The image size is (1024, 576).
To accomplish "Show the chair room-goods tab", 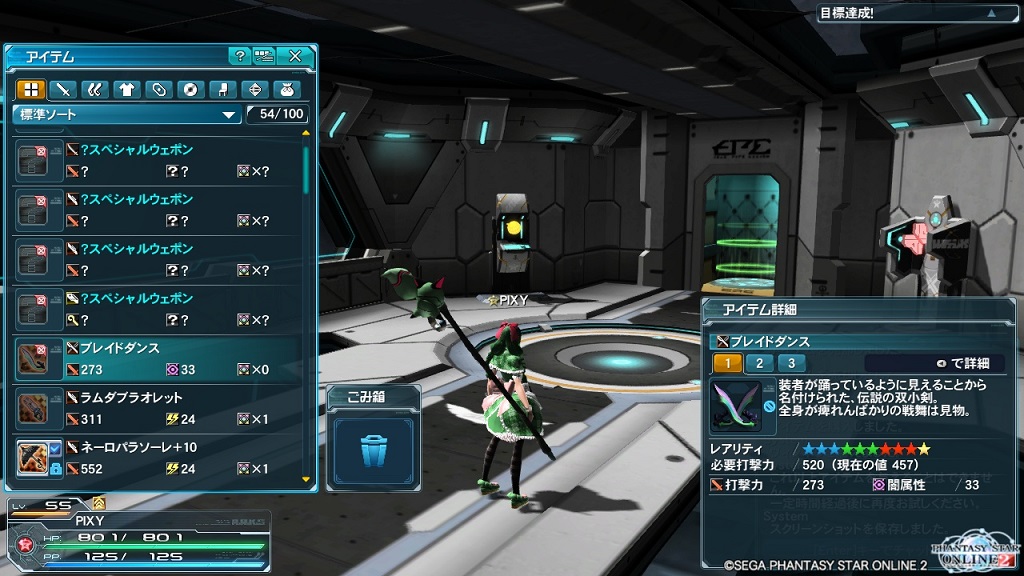I will (x=221, y=89).
